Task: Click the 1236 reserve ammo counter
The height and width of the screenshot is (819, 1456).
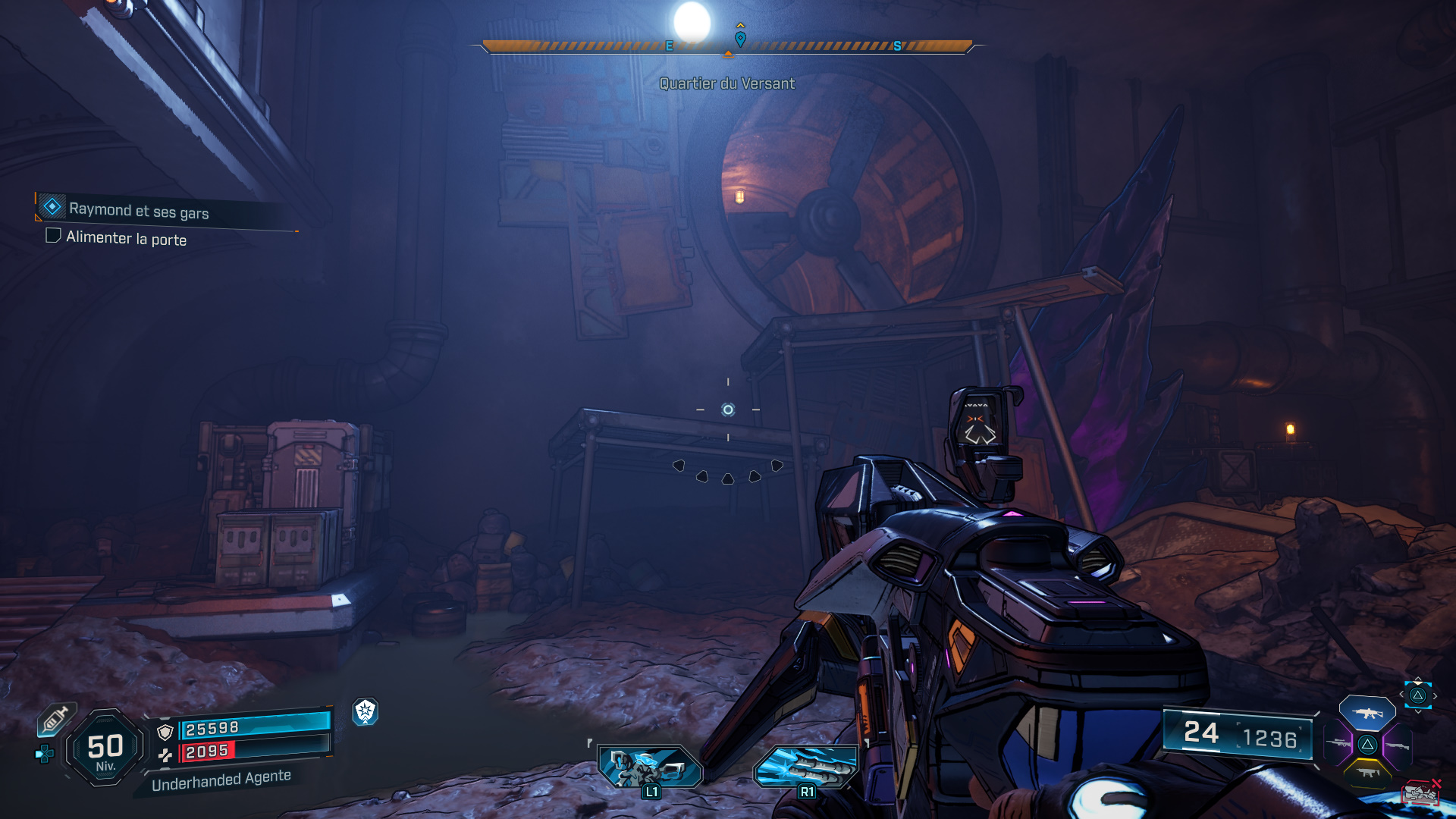Action: pyautogui.click(x=1272, y=735)
